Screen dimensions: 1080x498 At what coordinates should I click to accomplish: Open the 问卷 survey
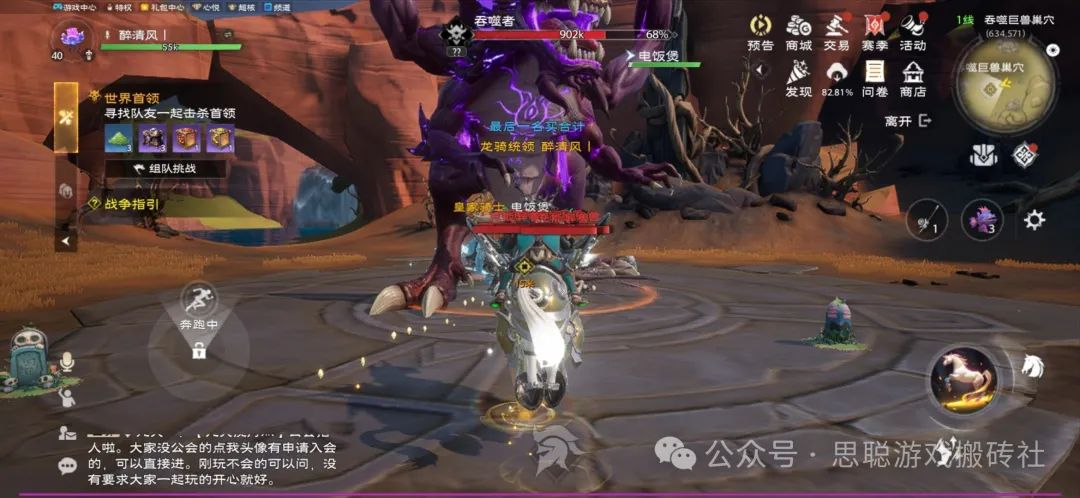click(875, 78)
